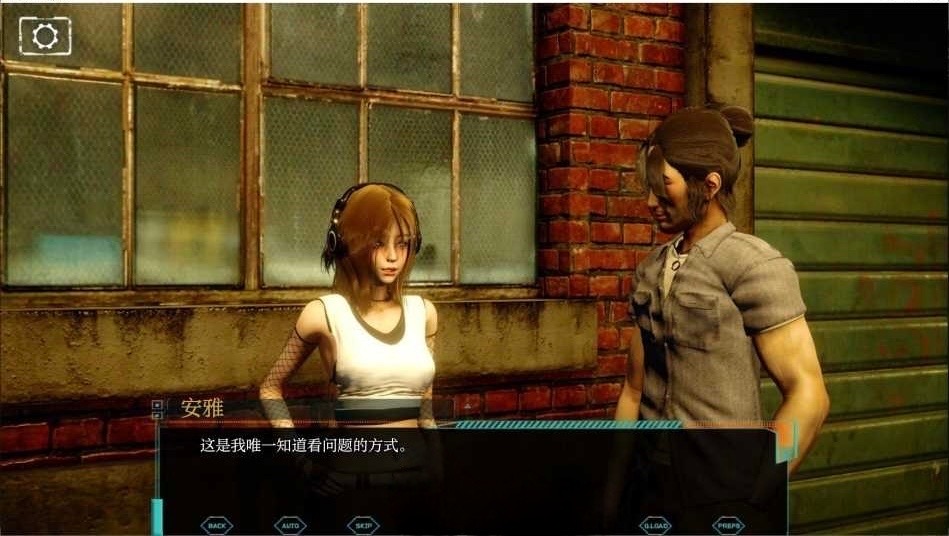949x536 pixels.
Task: Open the PREFS preferences button
Action: (728, 524)
